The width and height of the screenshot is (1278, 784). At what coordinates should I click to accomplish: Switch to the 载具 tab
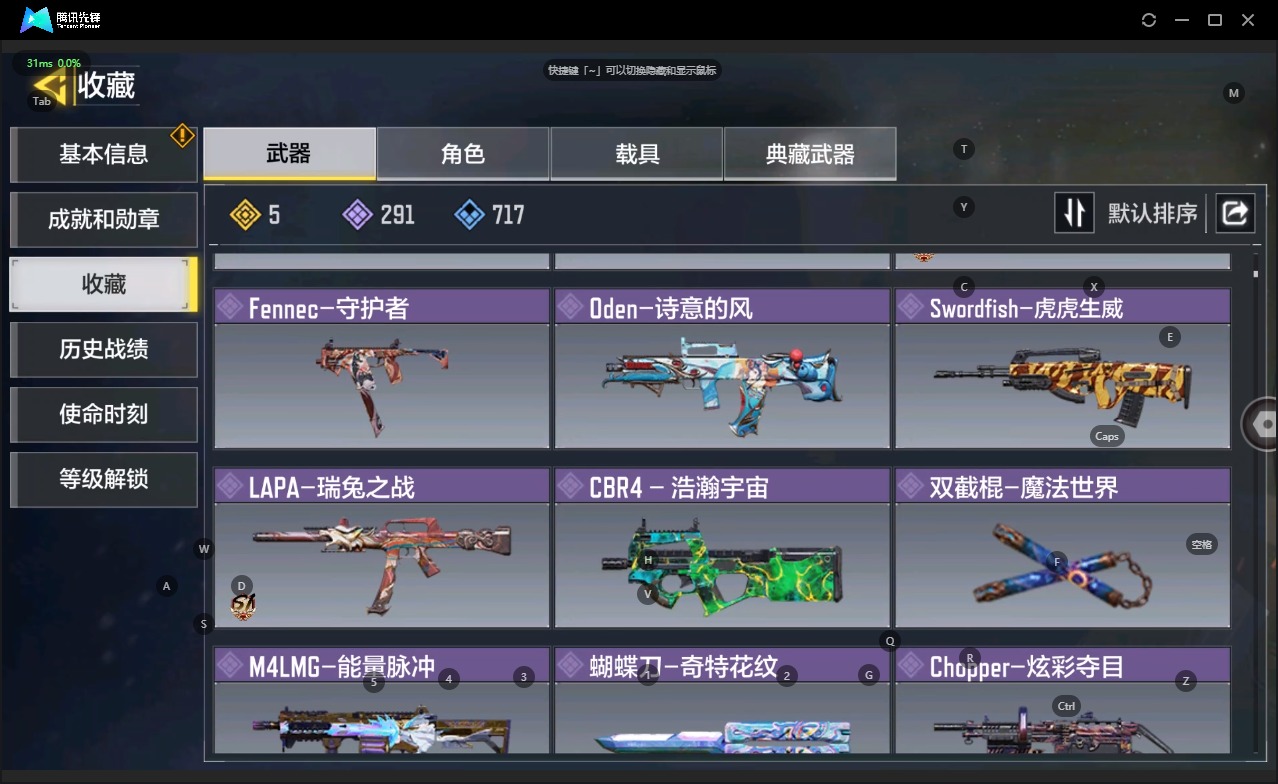(x=636, y=154)
